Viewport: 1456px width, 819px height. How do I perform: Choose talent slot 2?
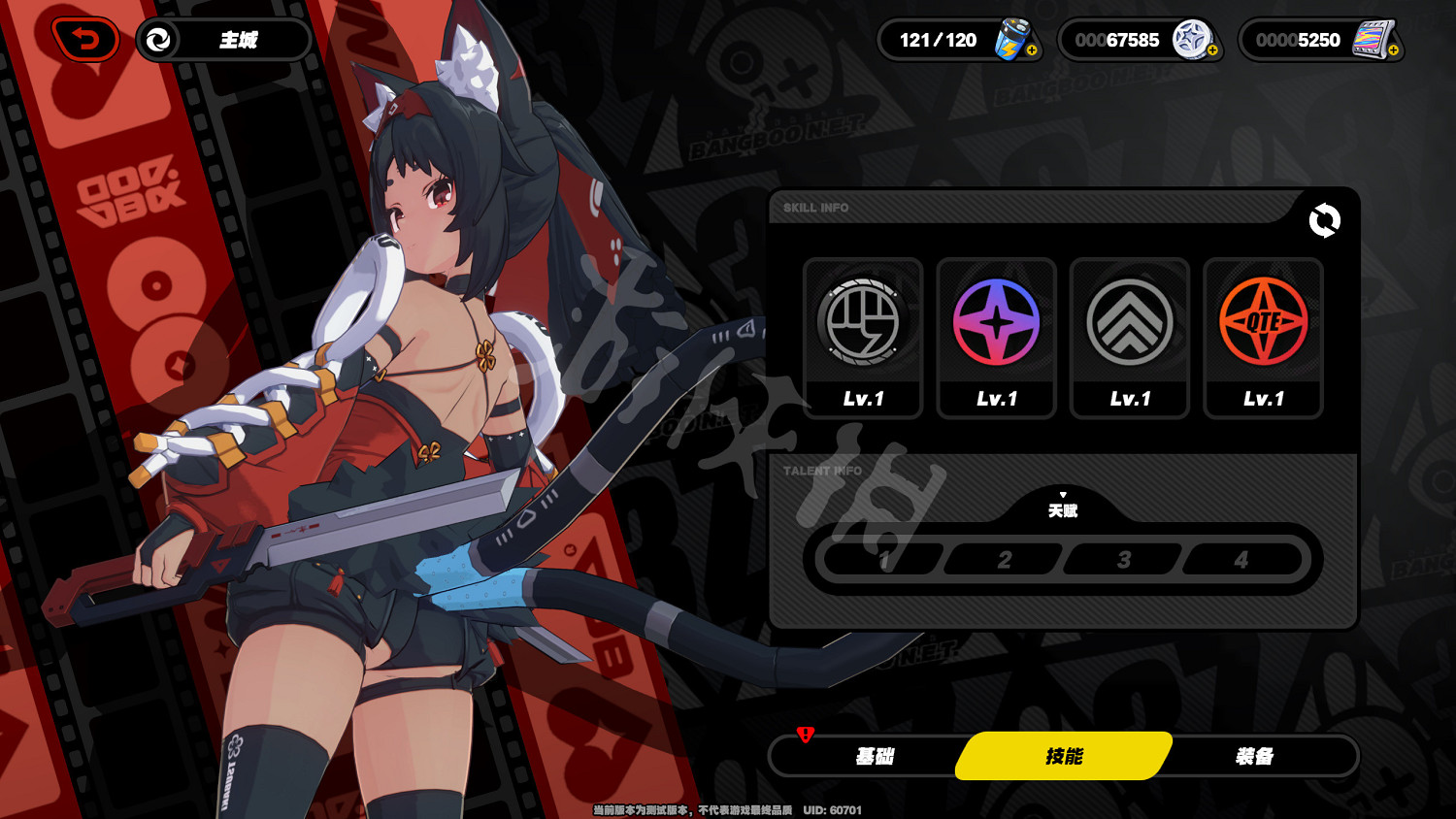(1004, 560)
